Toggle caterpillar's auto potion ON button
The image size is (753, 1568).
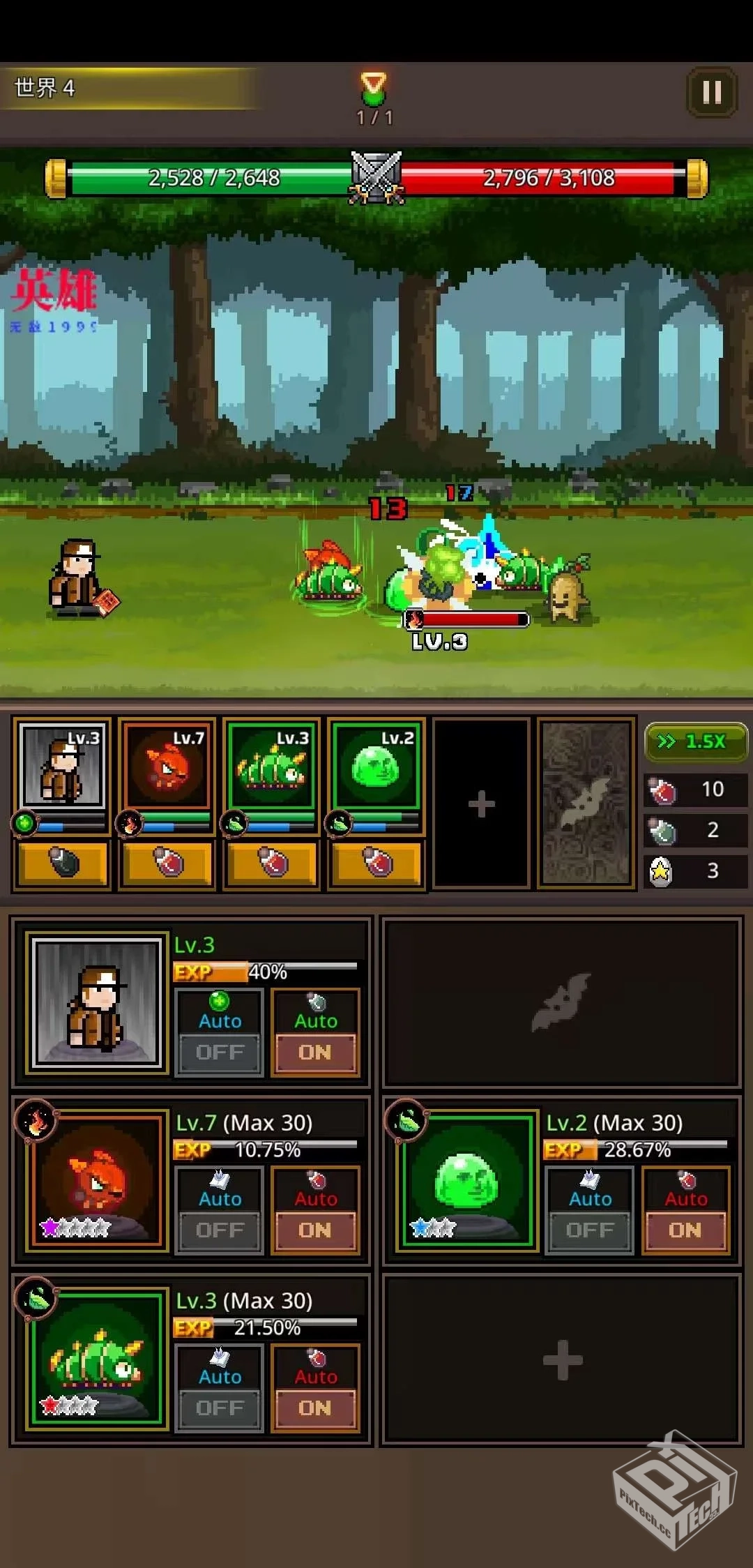pyautogui.click(x=315, y=1408)
